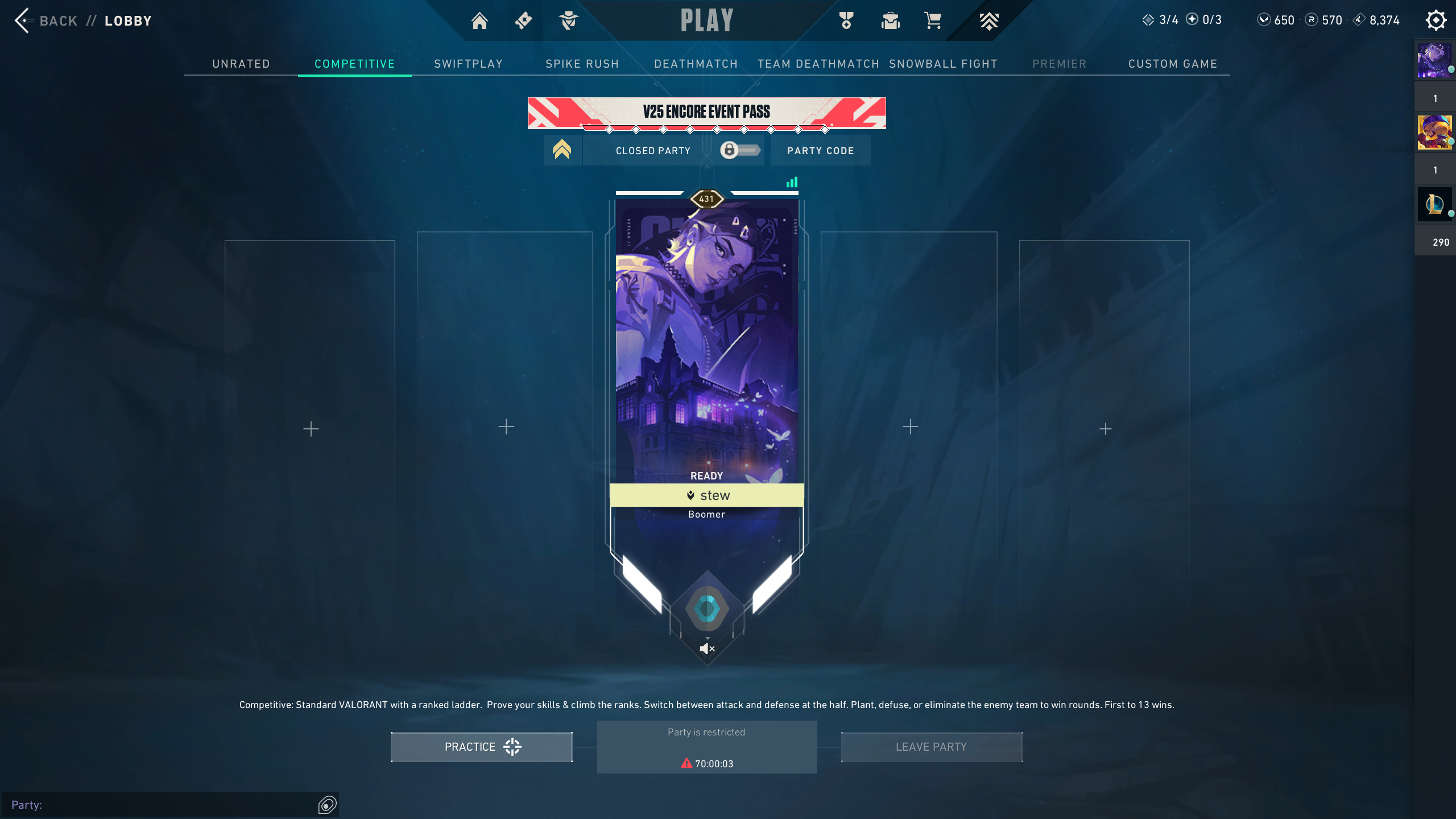Screen dimensions: 1456x819
Task: Open the Battlepass ticket icon
Action: pyautogui.click(x=523, y=20)
